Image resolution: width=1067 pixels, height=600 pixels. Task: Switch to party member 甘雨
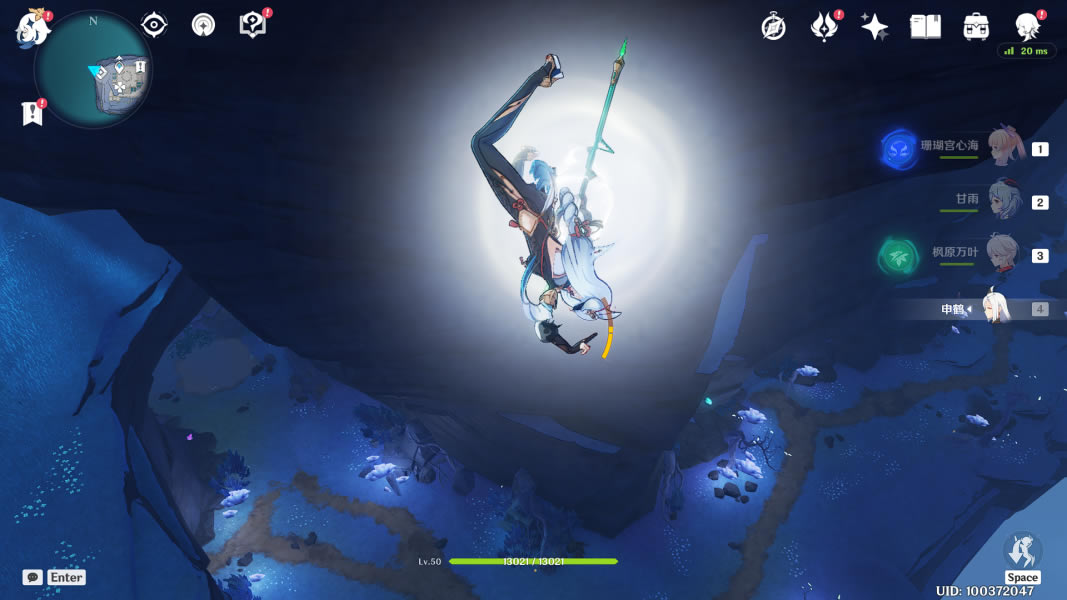(x=1004, y=201)
